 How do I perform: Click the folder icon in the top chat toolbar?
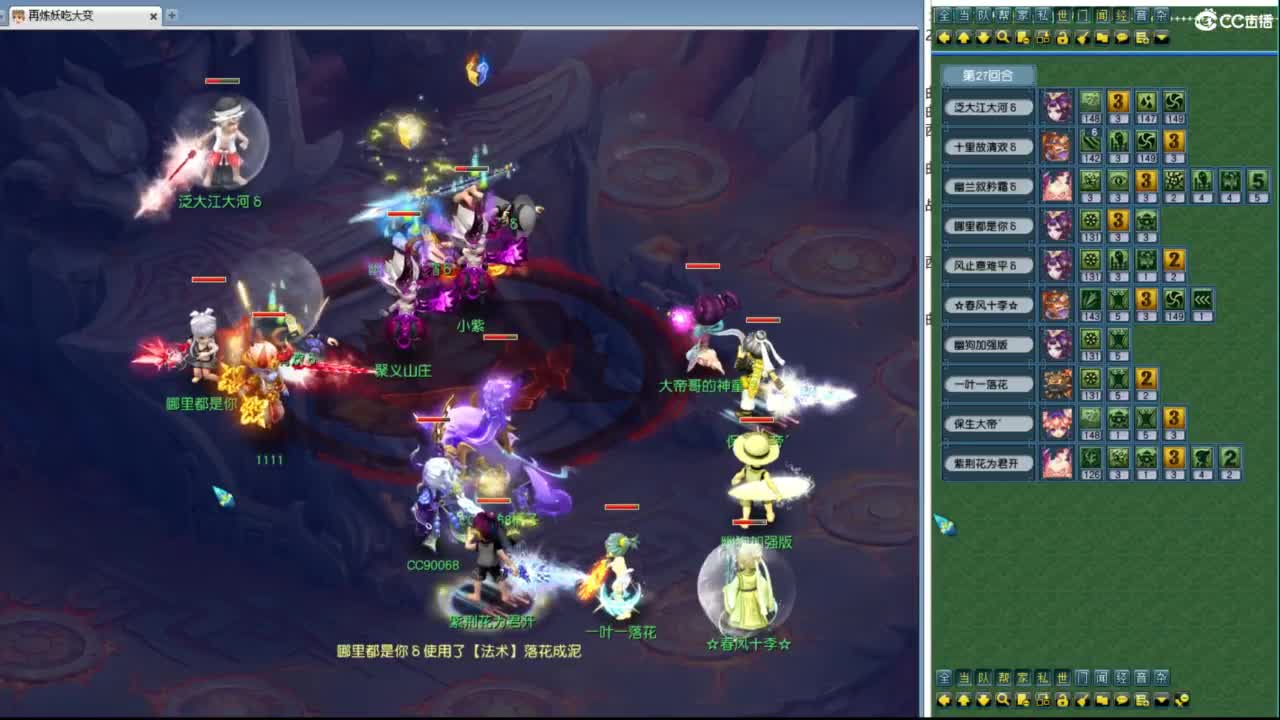(x=1103, y=38)
